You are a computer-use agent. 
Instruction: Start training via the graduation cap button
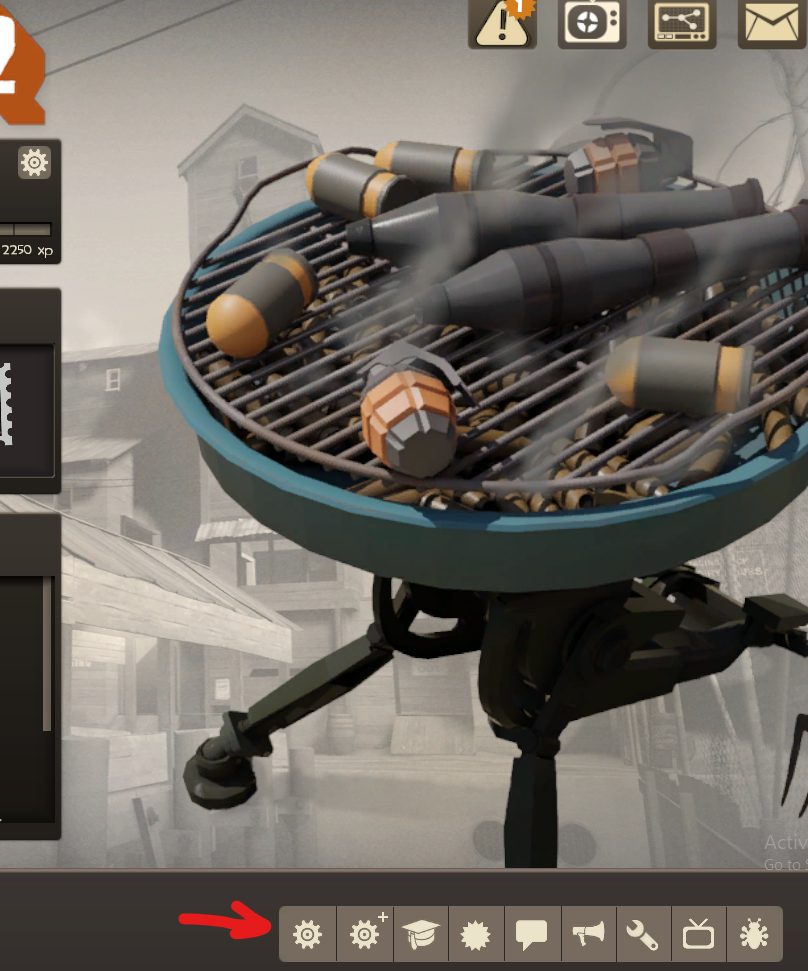tap(421, 934)
